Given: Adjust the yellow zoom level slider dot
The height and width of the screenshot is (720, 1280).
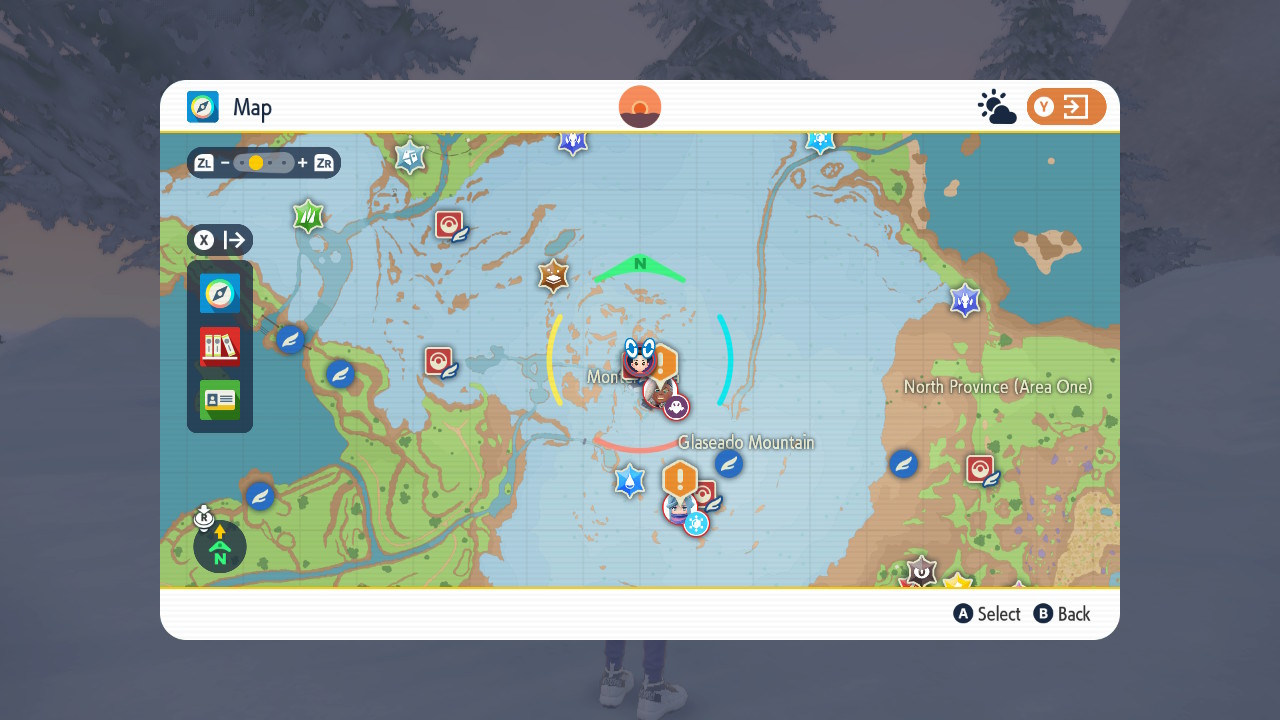Looking at the screenshot, I should click(x=257, y=162).
